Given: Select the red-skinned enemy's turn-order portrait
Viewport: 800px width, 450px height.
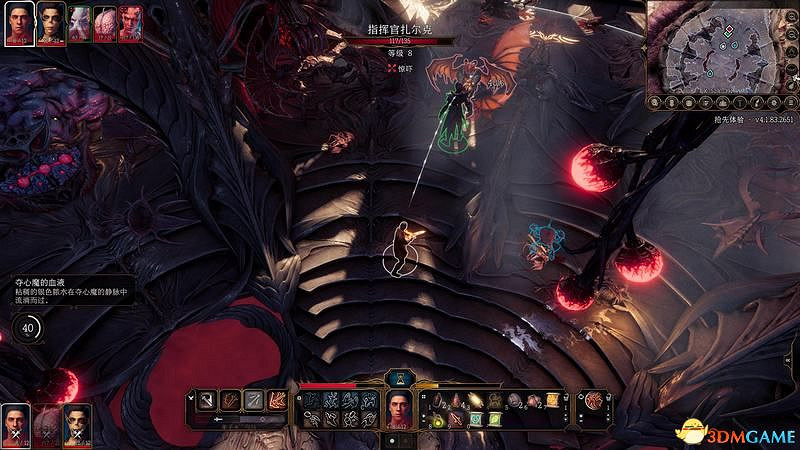Looking at the screenshot, I should tap(129, 25).
